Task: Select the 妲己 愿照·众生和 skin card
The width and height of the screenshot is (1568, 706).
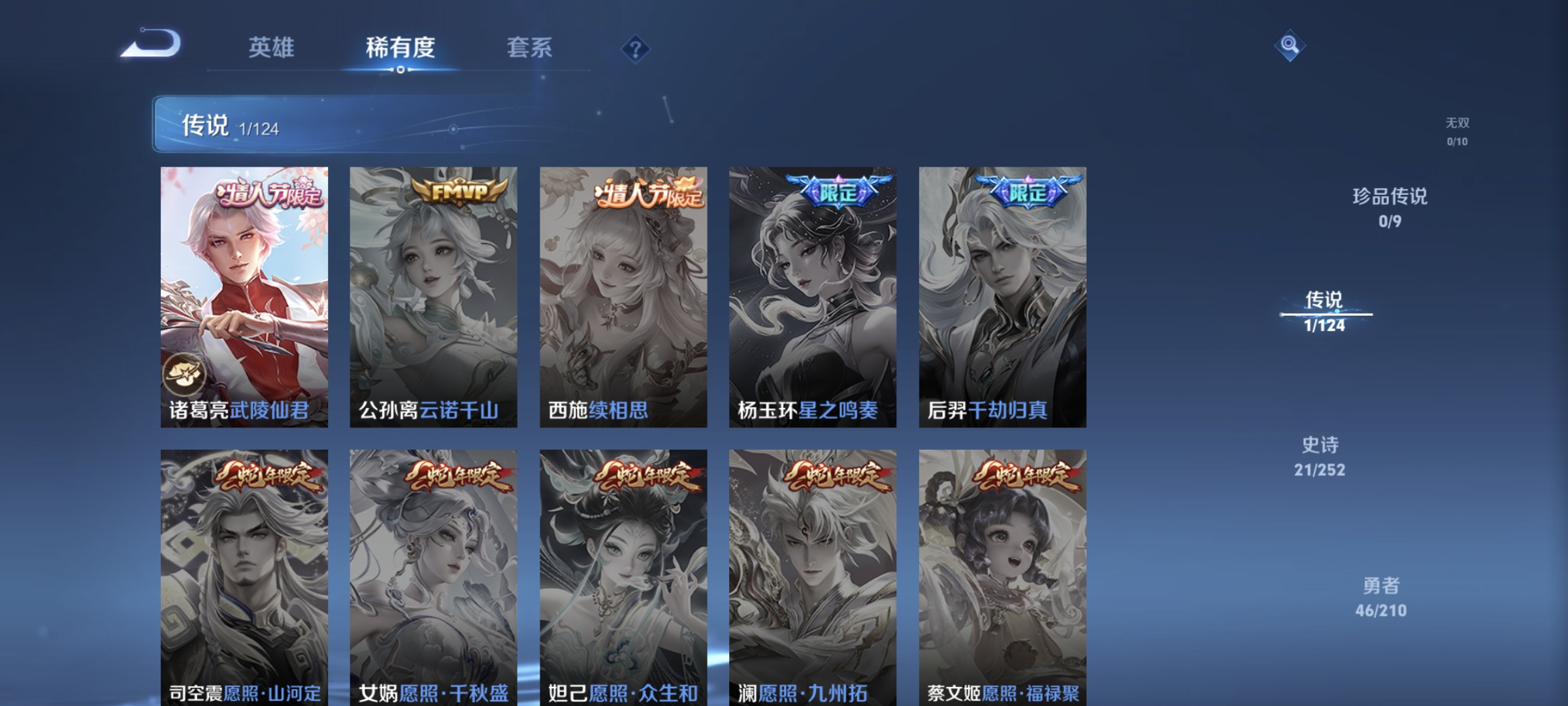Action: pos(623,577)
